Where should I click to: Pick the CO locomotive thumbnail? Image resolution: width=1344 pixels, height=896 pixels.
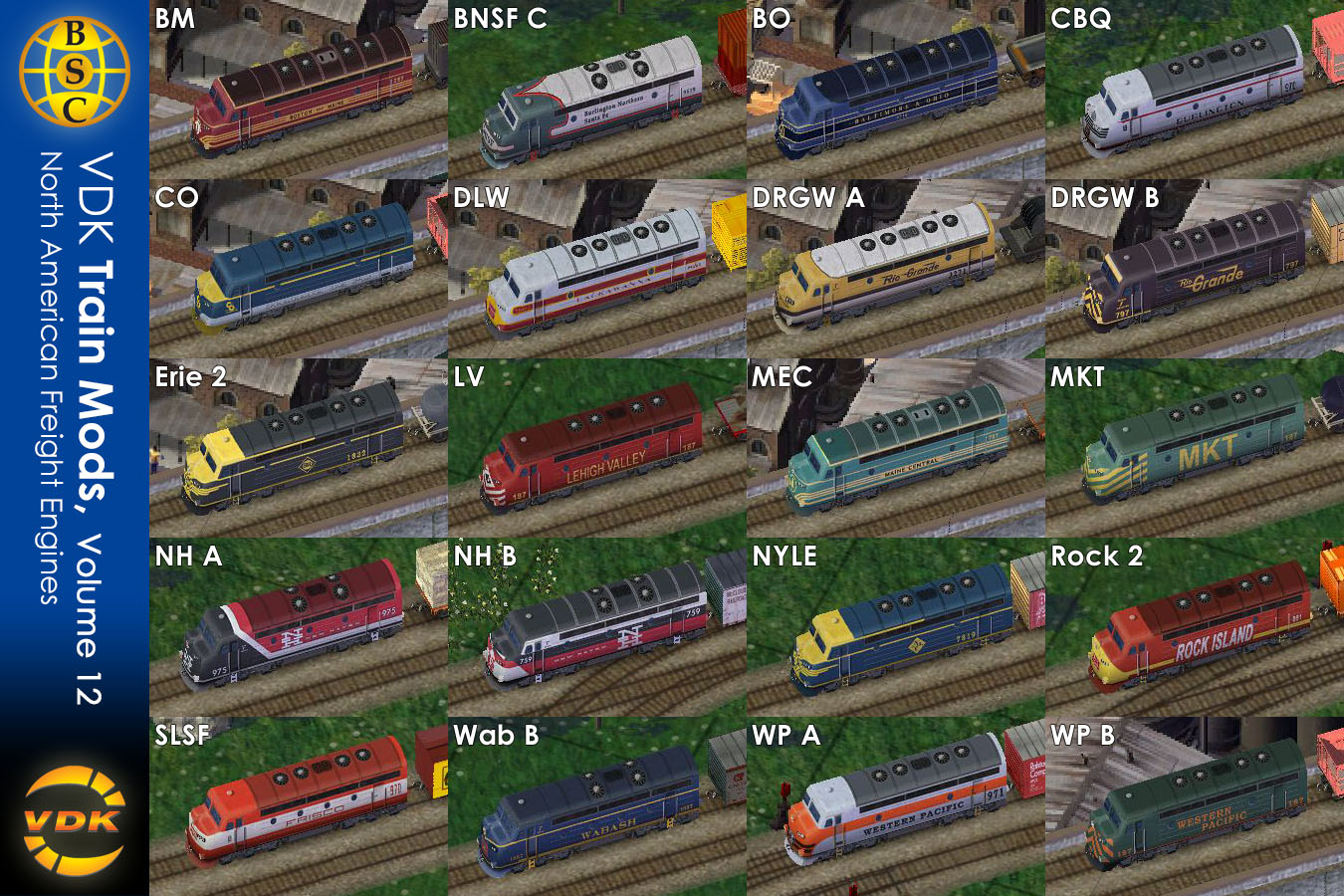299,269
